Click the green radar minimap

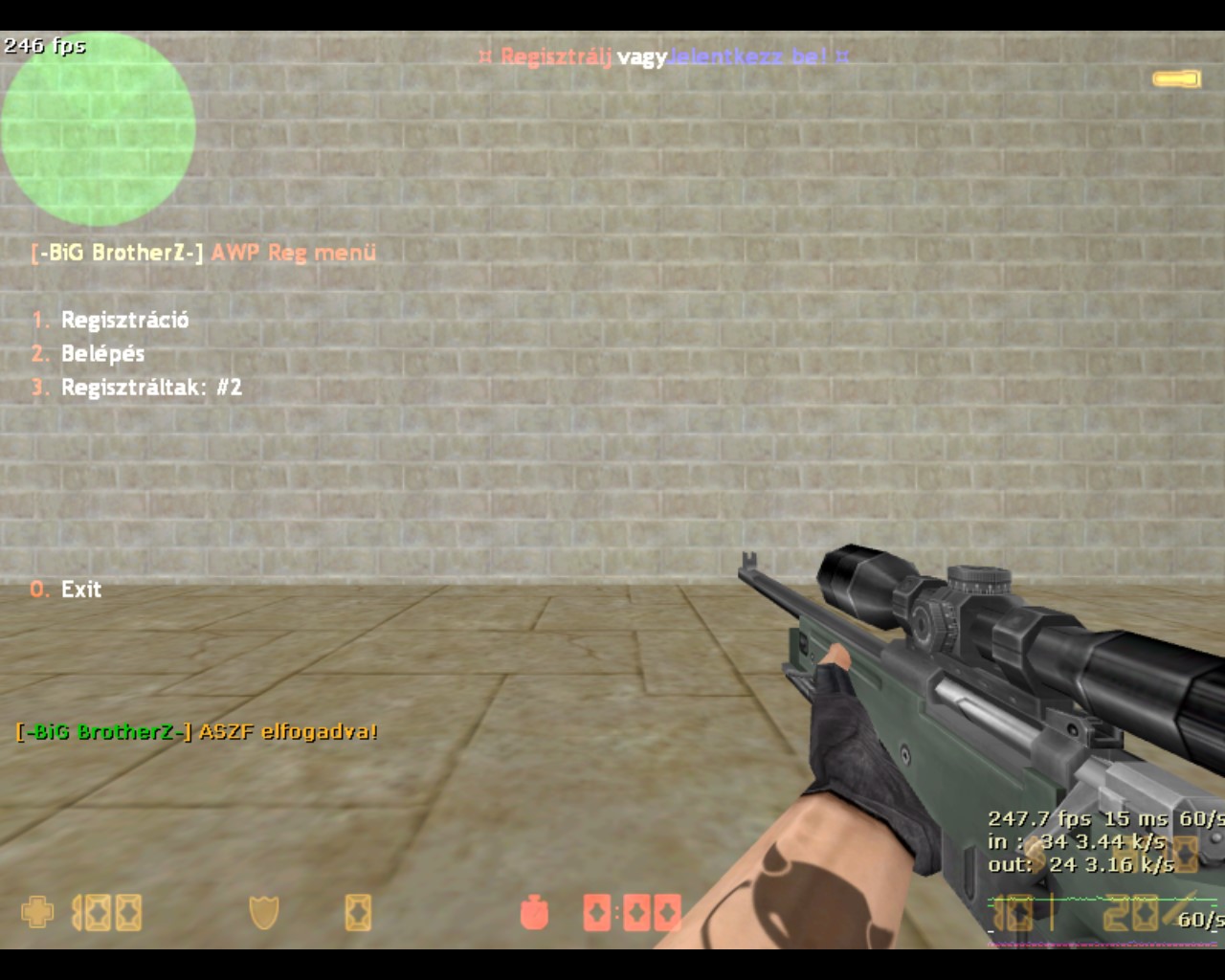[x=98, y=129]
